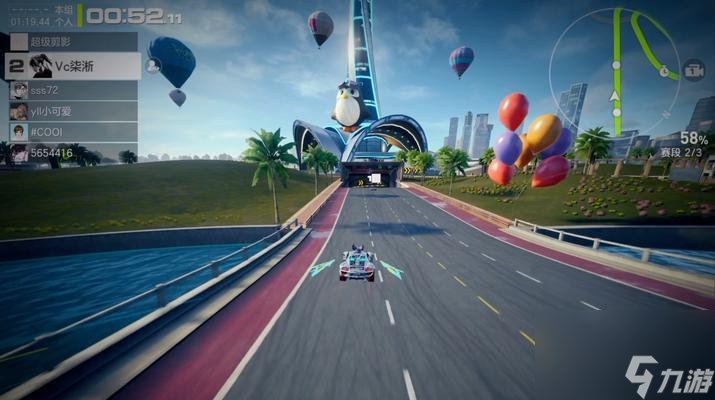
Task: Click the round player icon beside leaderboard
Action: pos(153,65)
